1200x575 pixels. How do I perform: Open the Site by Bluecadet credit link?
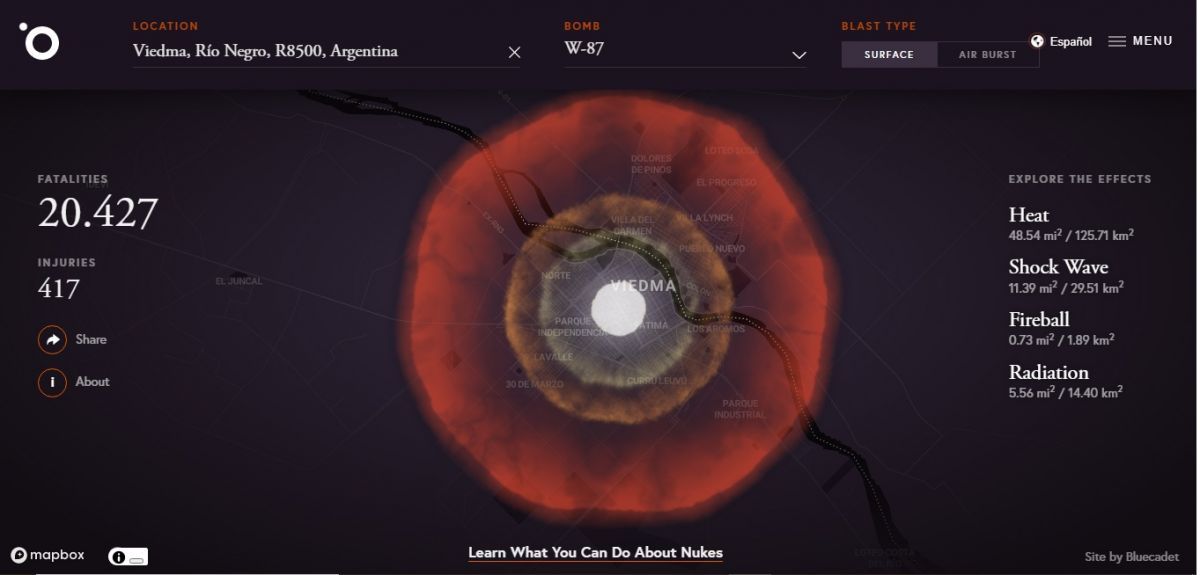(x=1131, y=557)
